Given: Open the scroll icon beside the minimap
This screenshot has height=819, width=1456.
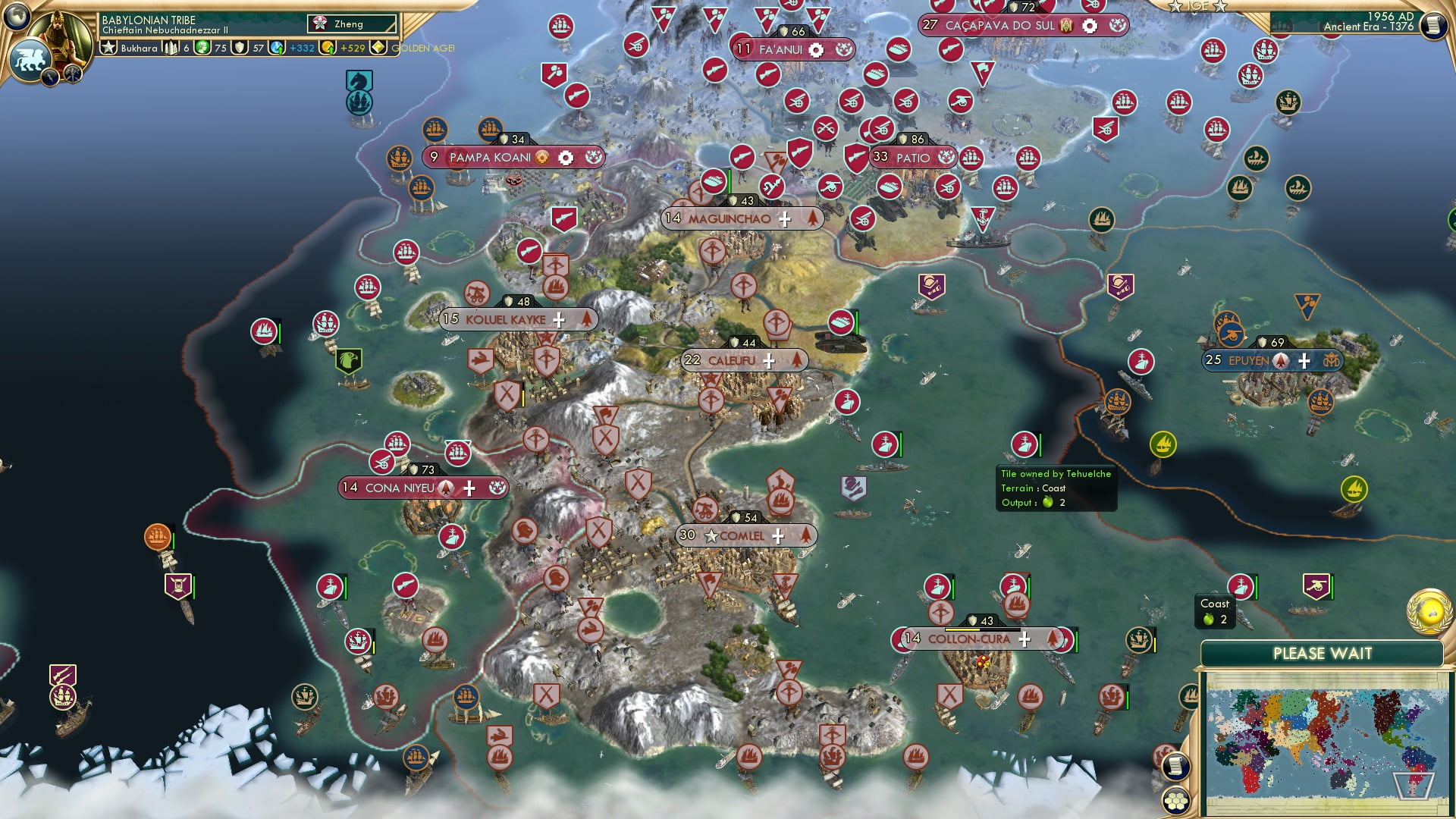Looking at the screenshot, I should [x=1175, y=767].
